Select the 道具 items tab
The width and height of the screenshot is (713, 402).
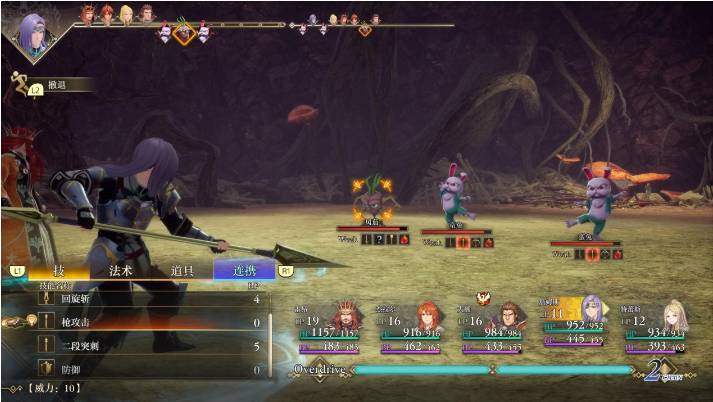click(182, 270)
